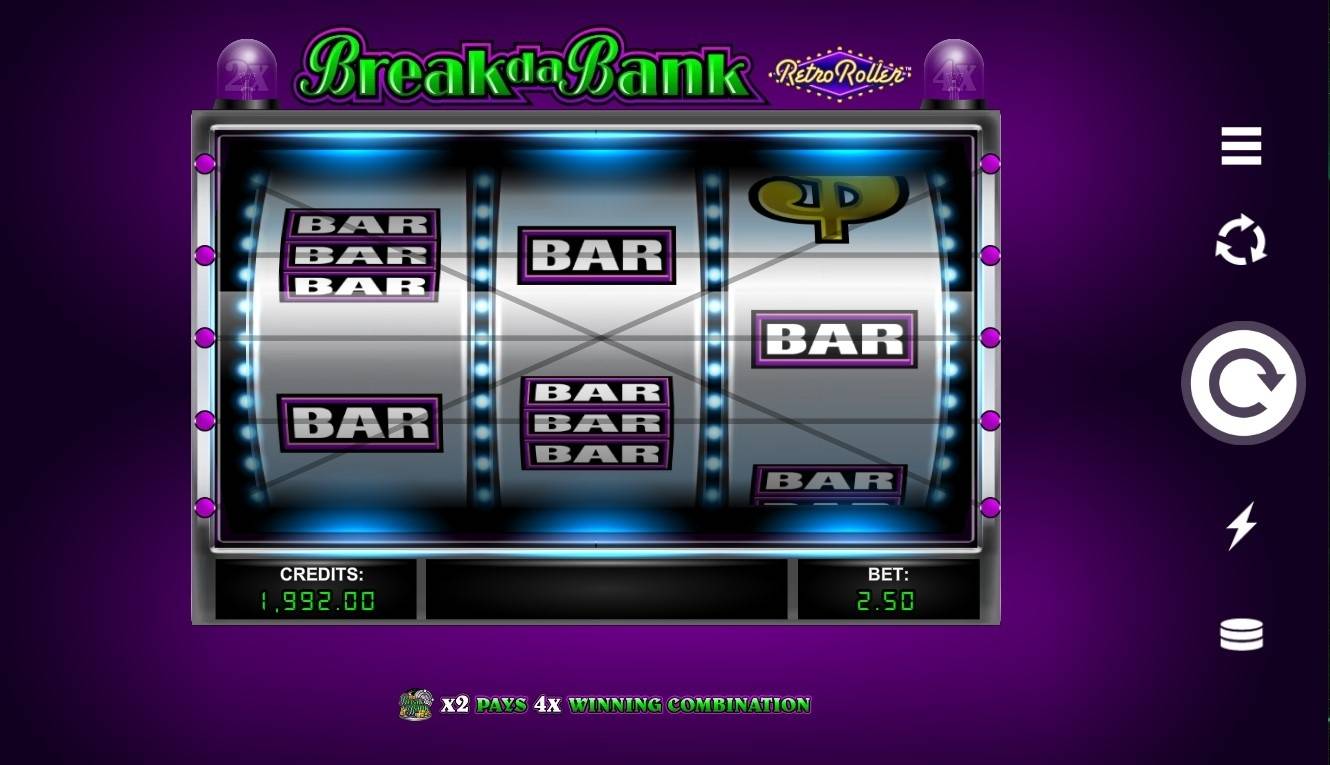Screen dimensions: 1330x765
Task: Click the BAR symbol on the middle payline
Action: coord(834,338)
